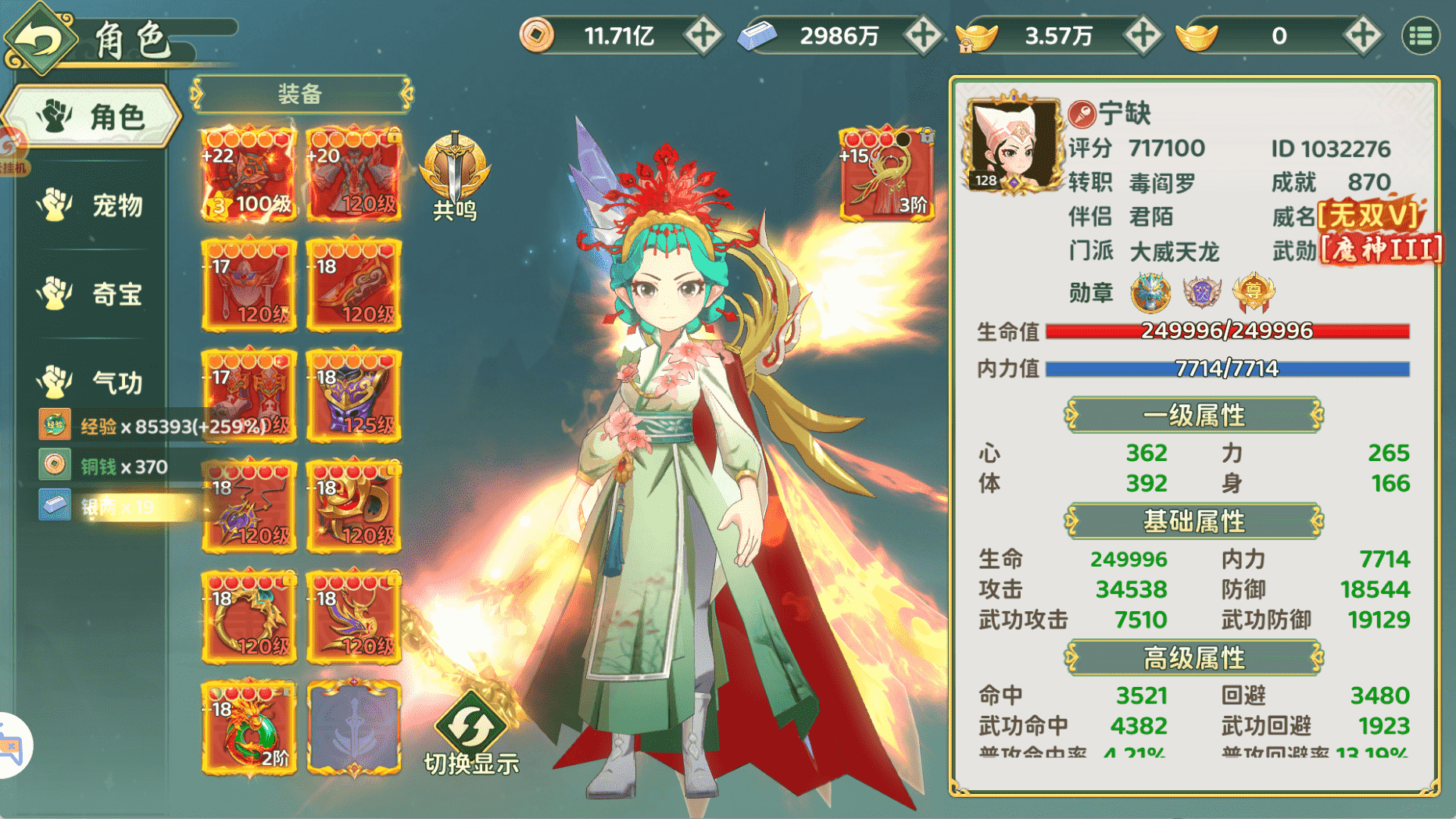Viewport: 1456px width, 819px height.
Task: Open the top-right list menu
Action: (1420, 36)
